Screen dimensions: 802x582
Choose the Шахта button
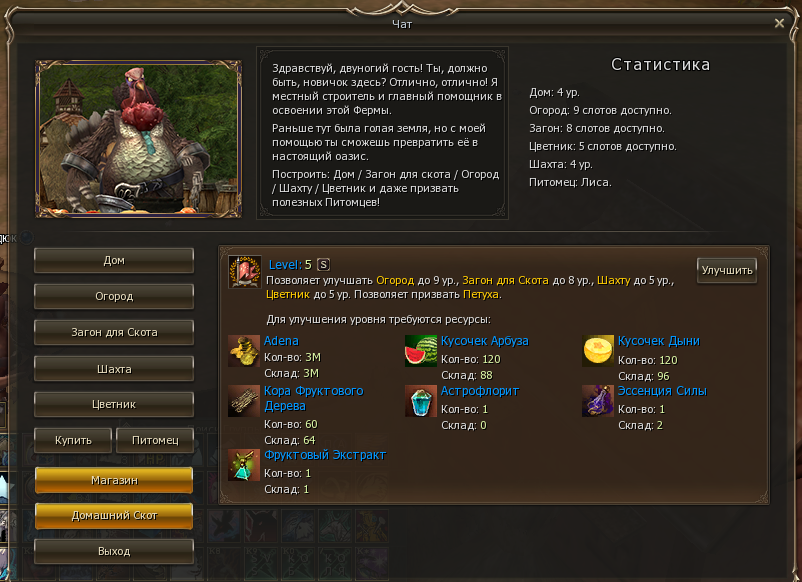tap(114, 369)
